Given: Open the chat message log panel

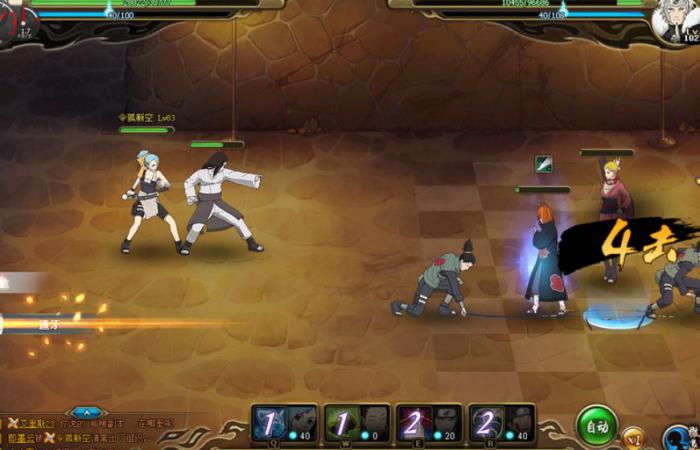Looking at the screenshot, I should 90,431.
